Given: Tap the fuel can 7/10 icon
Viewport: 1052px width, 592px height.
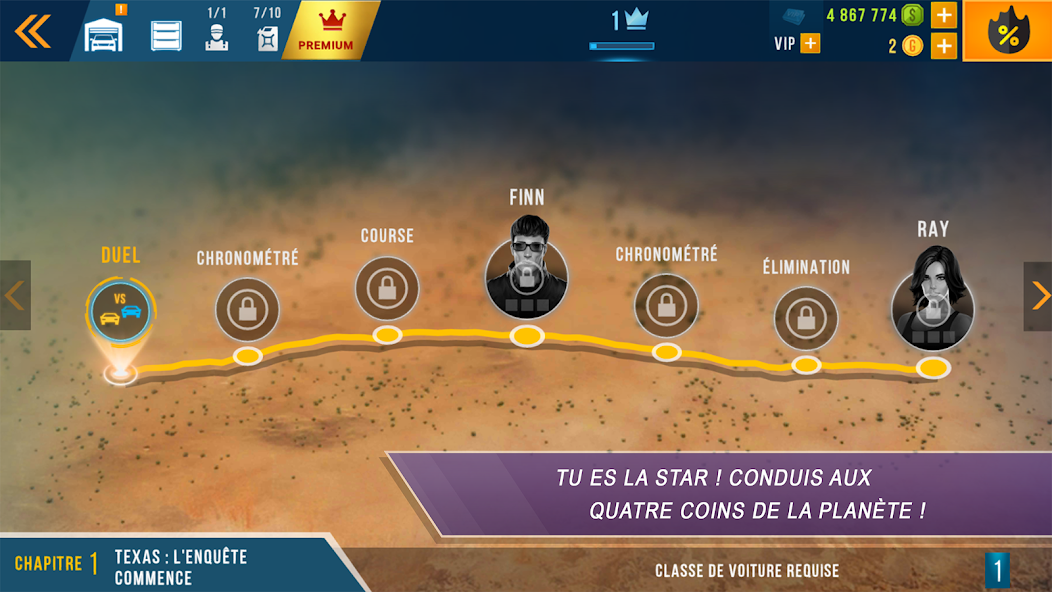Looking at the screenshot, I should tap(267, 32).
